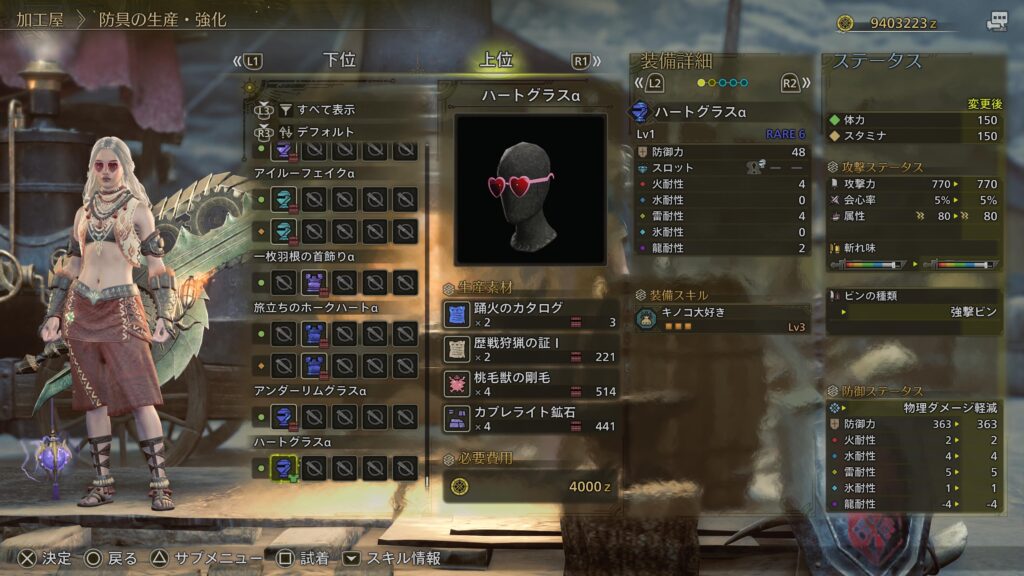
Task: Select the ハートグラスα head armor slot
Action: tap(284, 467)
